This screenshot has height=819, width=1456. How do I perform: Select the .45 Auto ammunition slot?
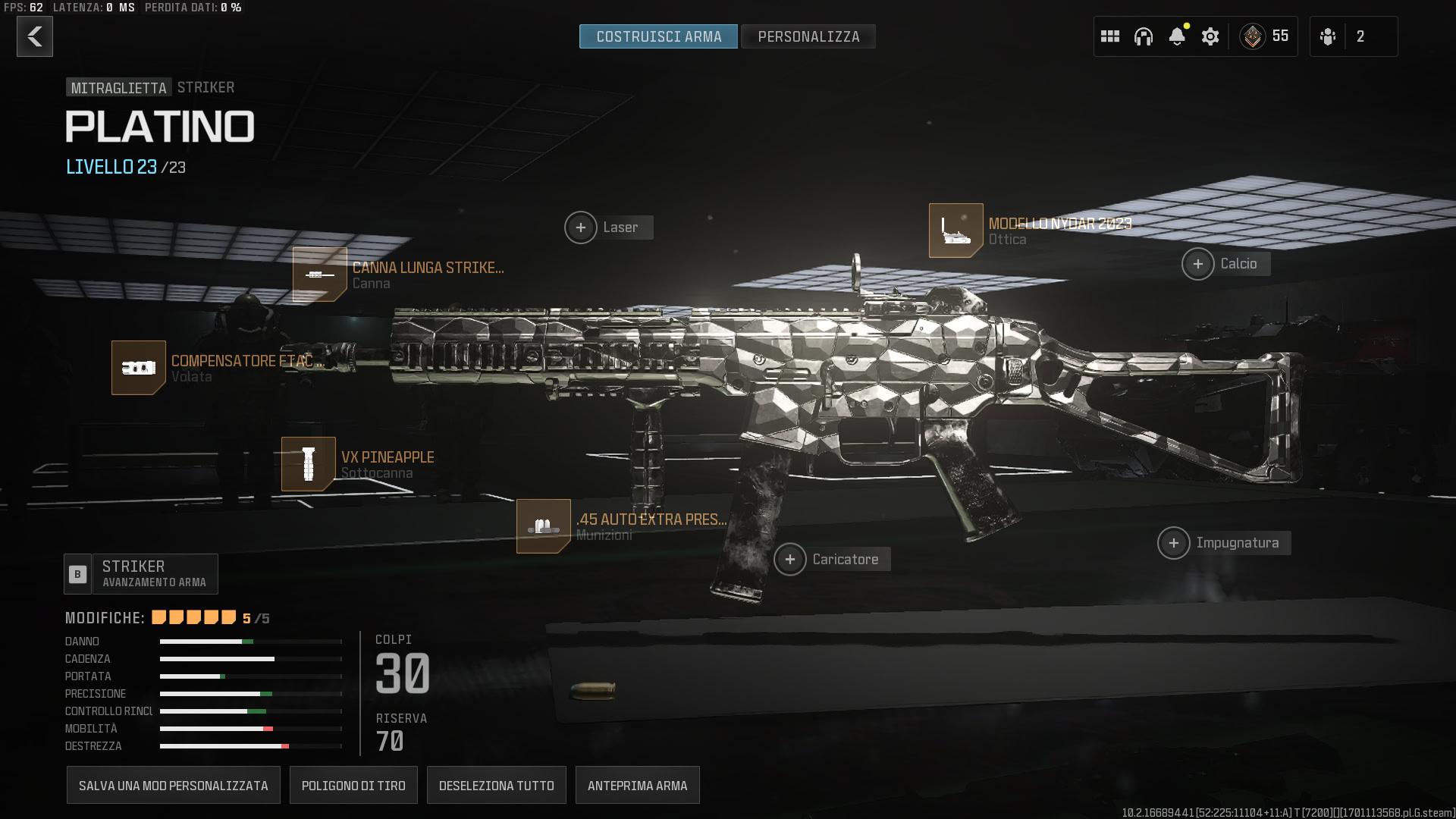pos(544,526)
